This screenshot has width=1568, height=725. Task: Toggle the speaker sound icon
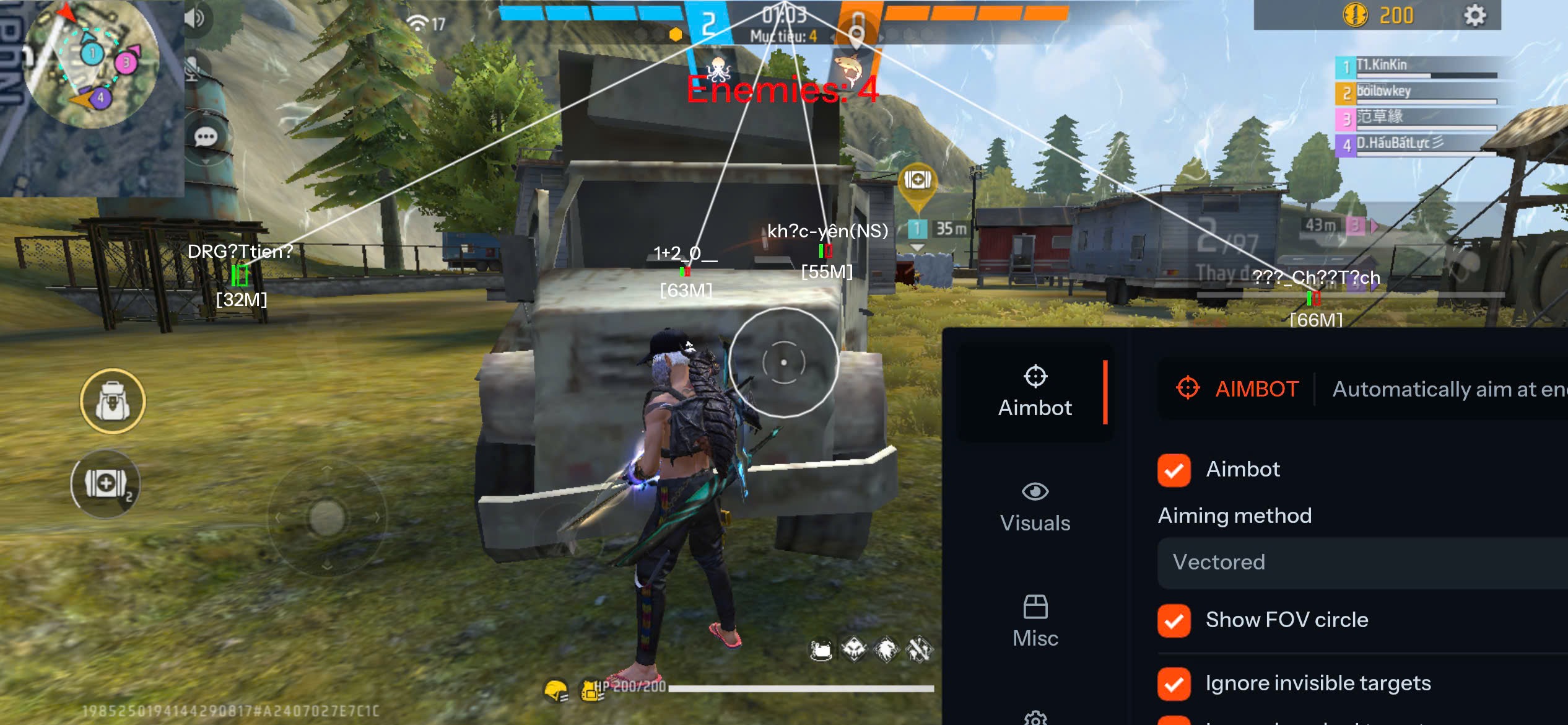click(194, 19)
